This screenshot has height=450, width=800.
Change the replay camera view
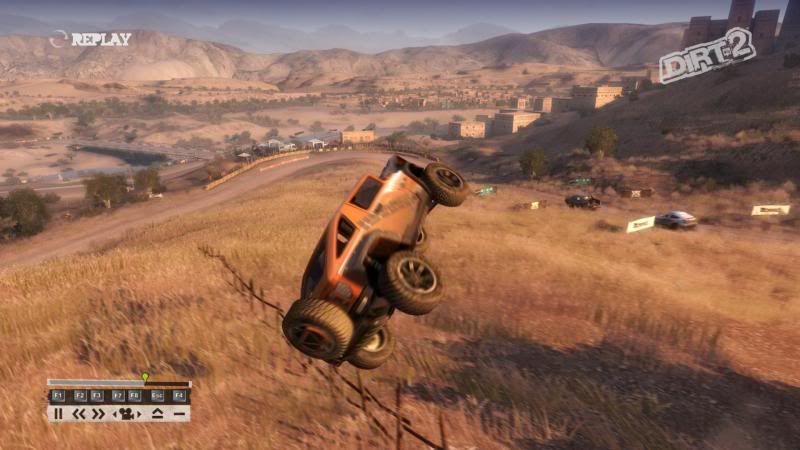click(127, 413)
